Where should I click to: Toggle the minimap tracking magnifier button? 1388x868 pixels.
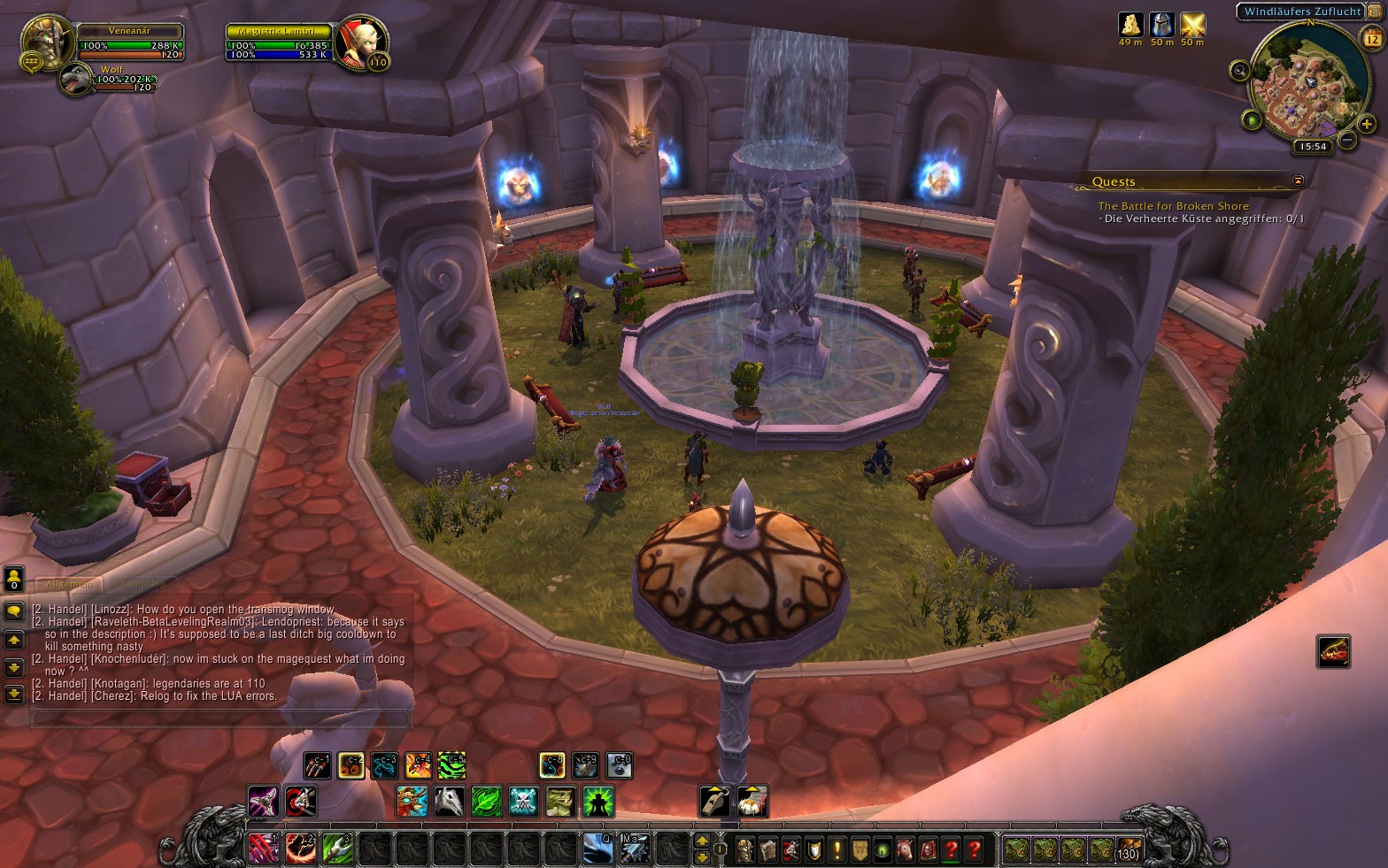click(x=1239, y=71)
